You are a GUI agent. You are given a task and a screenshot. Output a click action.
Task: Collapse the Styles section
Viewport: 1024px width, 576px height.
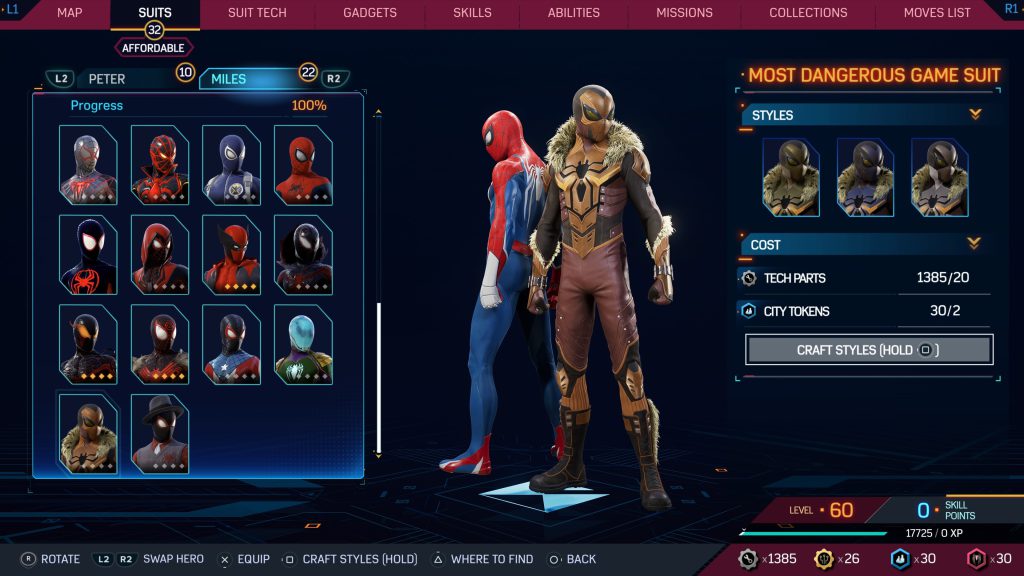[x=974, y=115]
